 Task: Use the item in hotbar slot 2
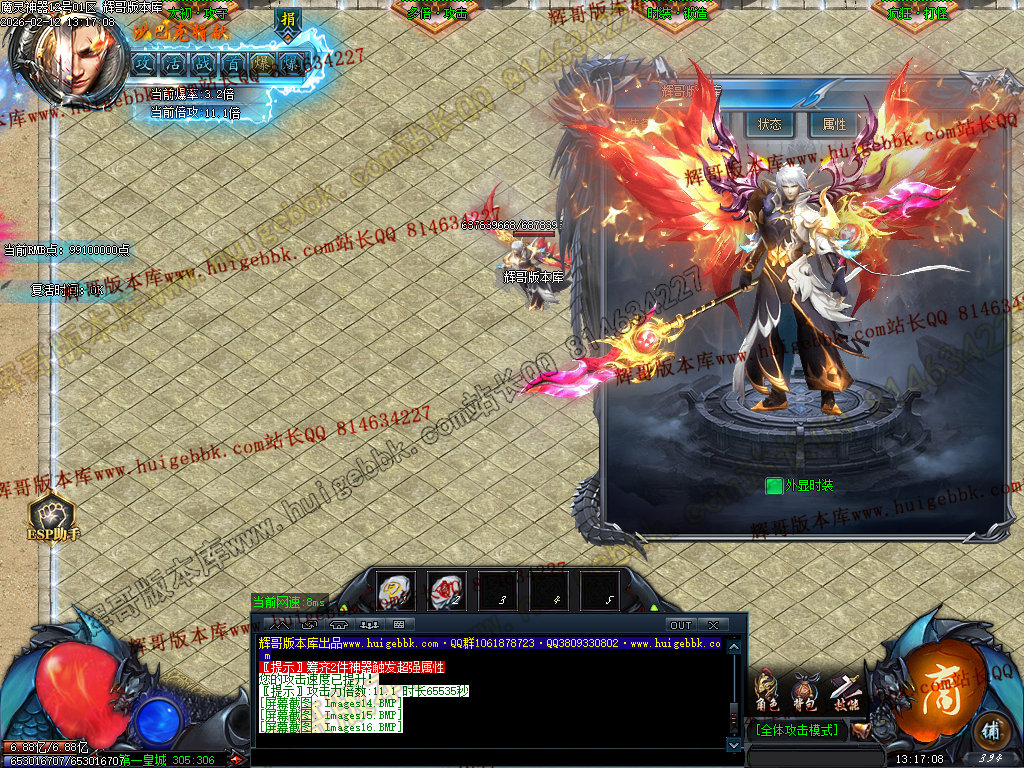[x=446, y=590]
